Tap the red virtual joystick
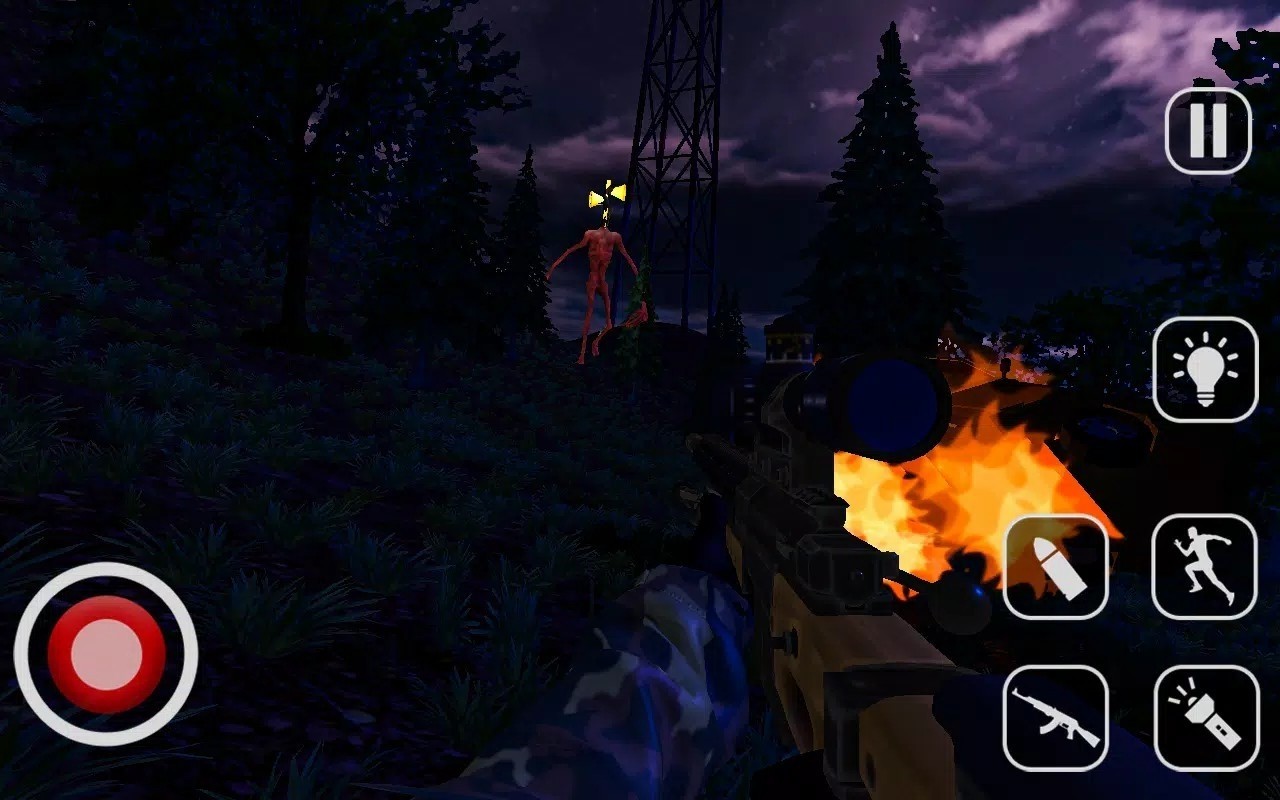This screenshot has height=800, width=1280. click(106, 654)
